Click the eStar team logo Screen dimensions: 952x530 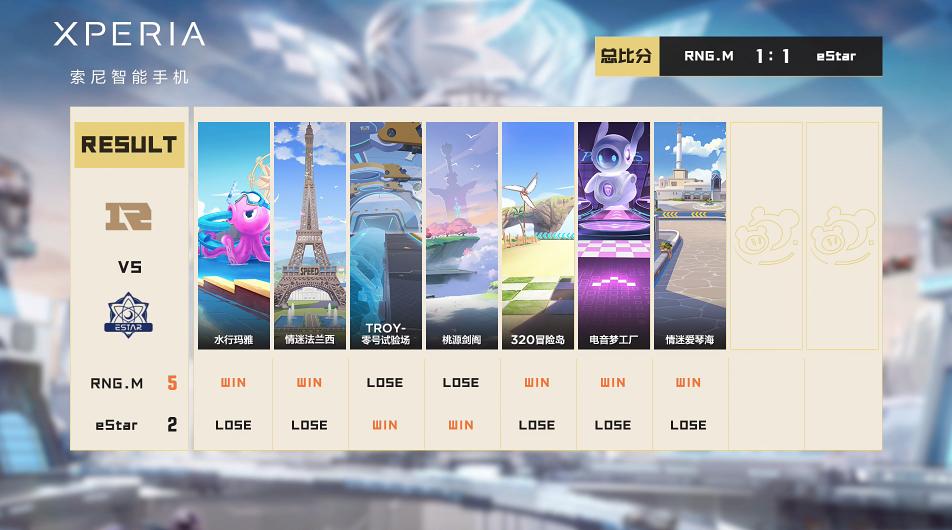tap(129, 315)
